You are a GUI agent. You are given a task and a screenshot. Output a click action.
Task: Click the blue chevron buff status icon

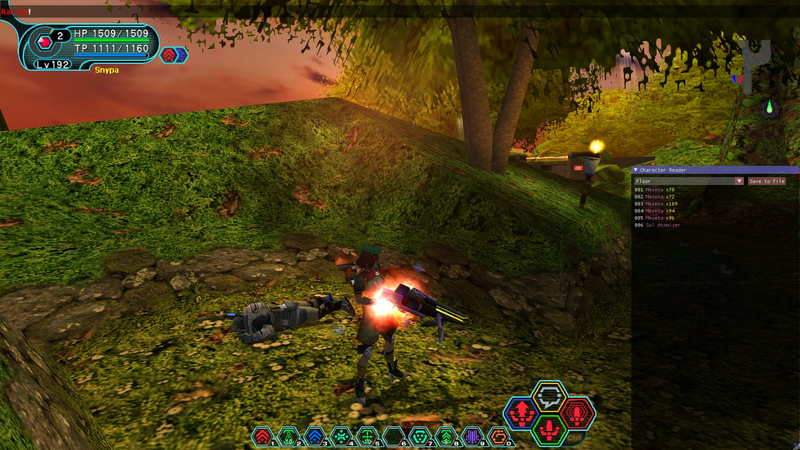181,55
